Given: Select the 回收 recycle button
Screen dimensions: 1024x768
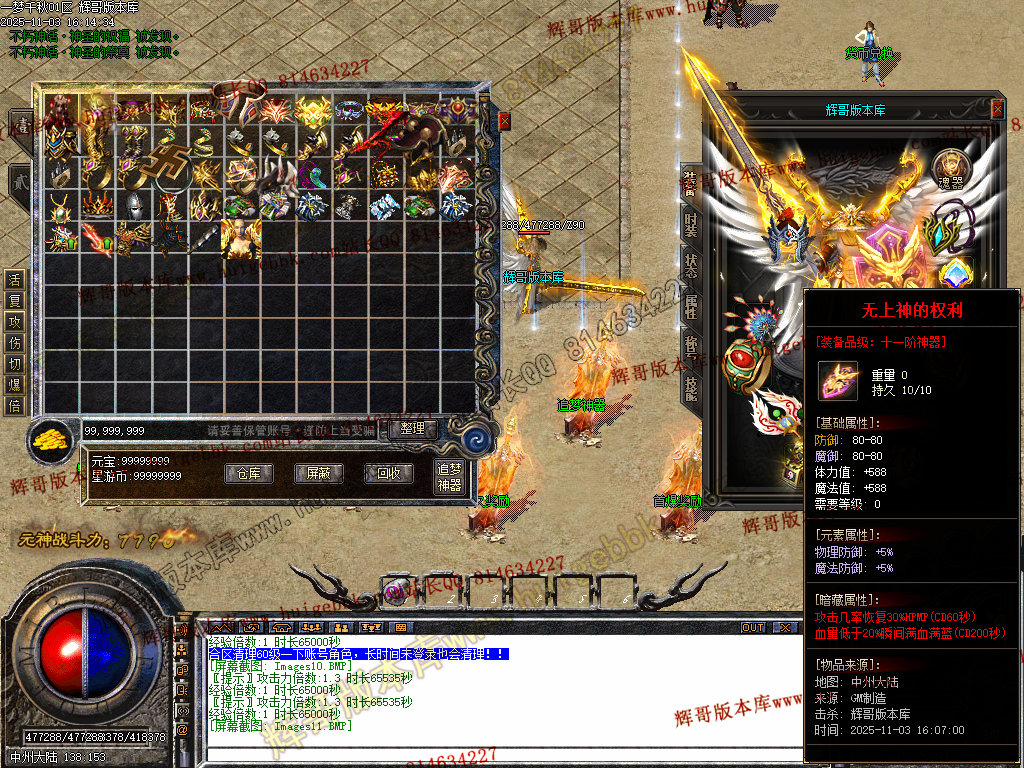Looking at the screenshot, I should [x=383, y=473].
